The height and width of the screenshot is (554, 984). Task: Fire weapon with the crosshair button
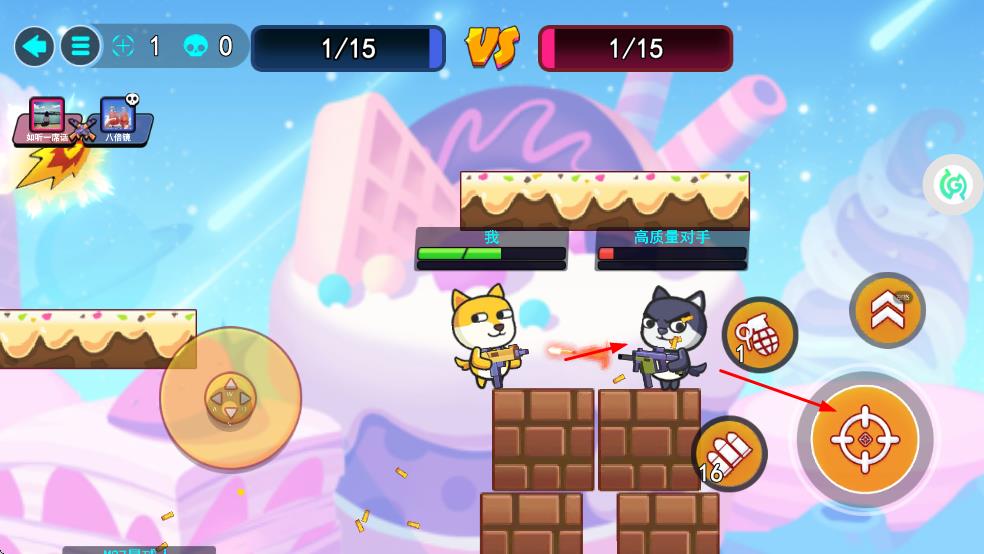pos(865,438)
